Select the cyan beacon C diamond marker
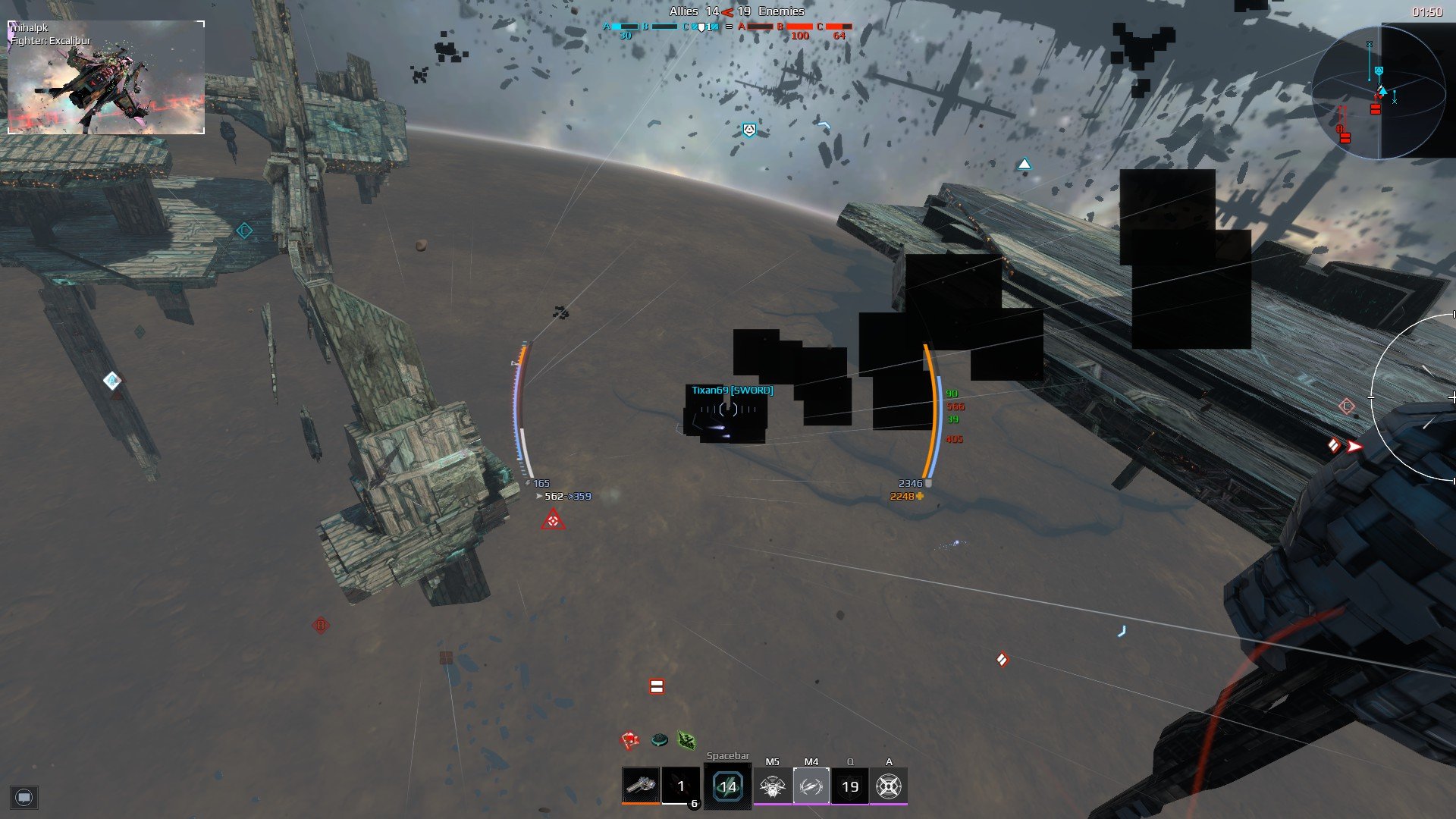Screen dimensions: 1456x819 (x=244, y=231)
